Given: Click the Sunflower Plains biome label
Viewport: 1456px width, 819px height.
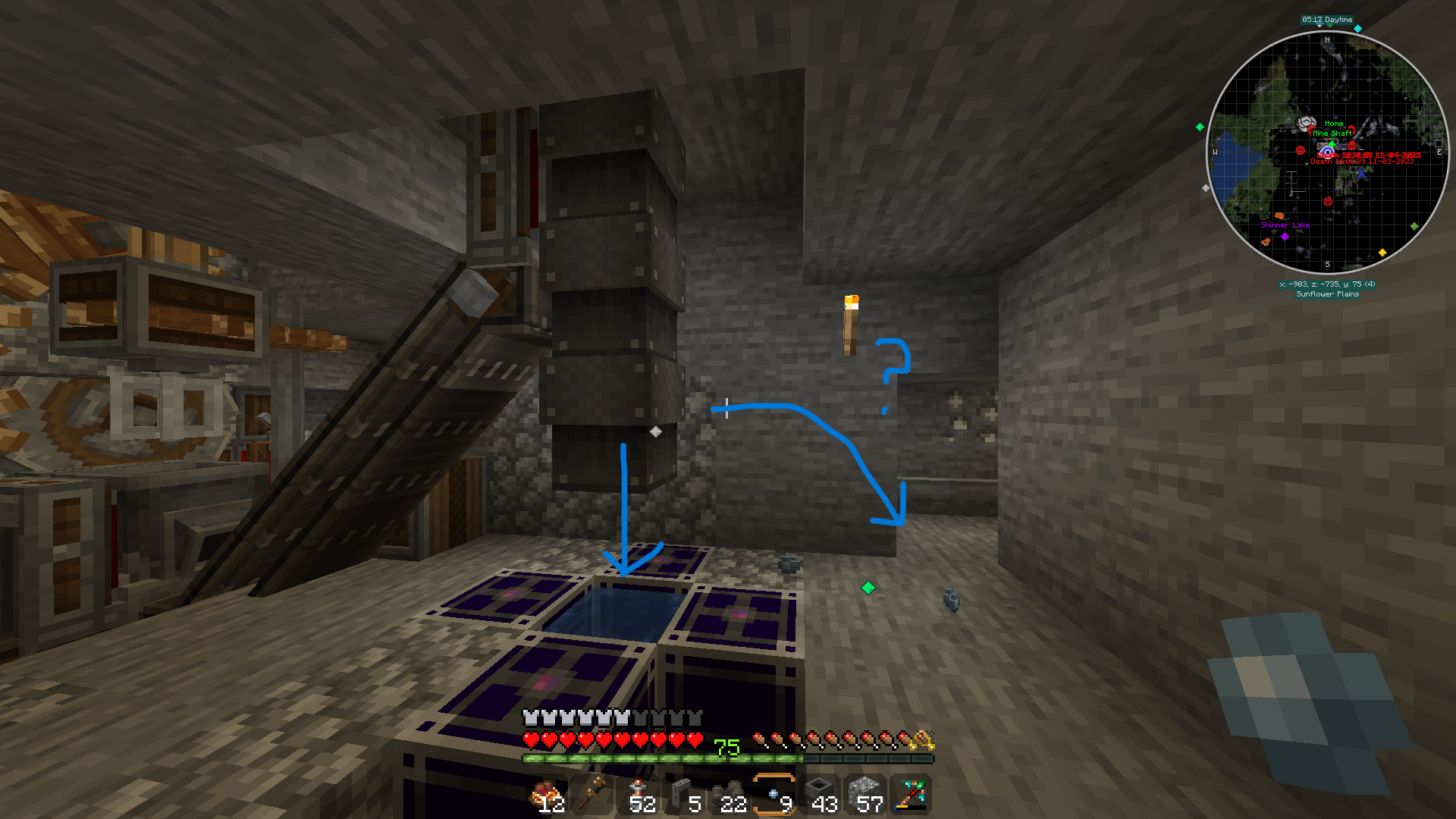Looking at the screenshot, I should [1327, 296].
